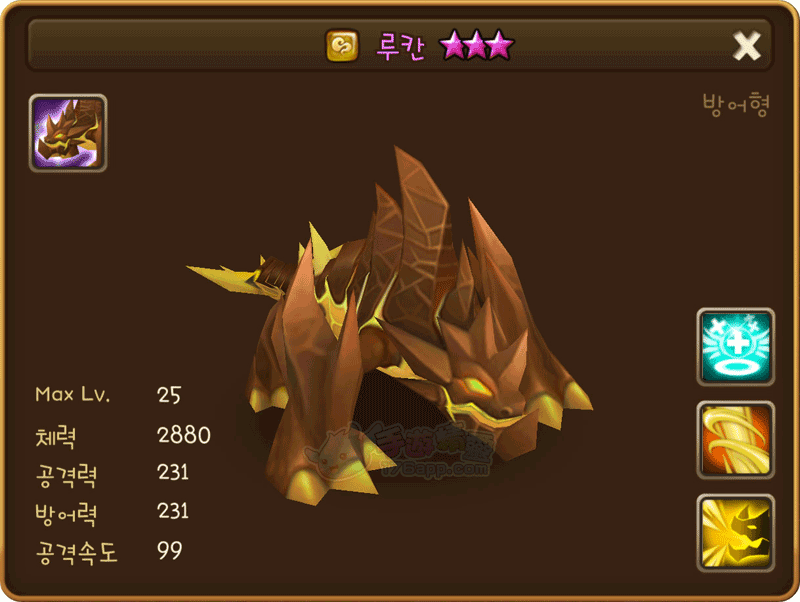
Task: View the teal healing cross skill
Action: (735, 346)
